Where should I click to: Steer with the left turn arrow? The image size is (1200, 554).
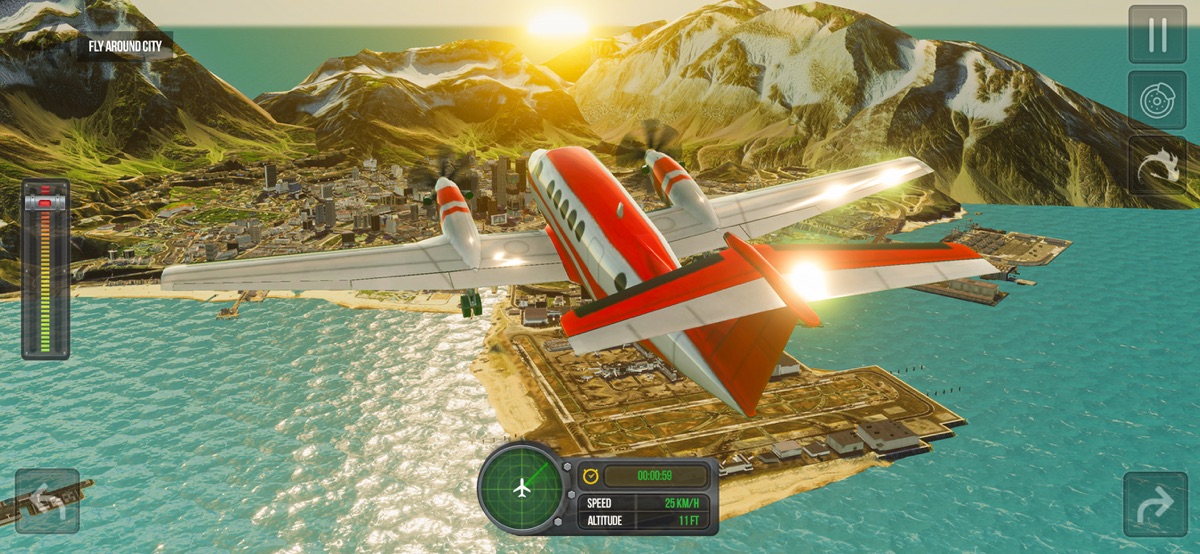(x=47, y=501)
